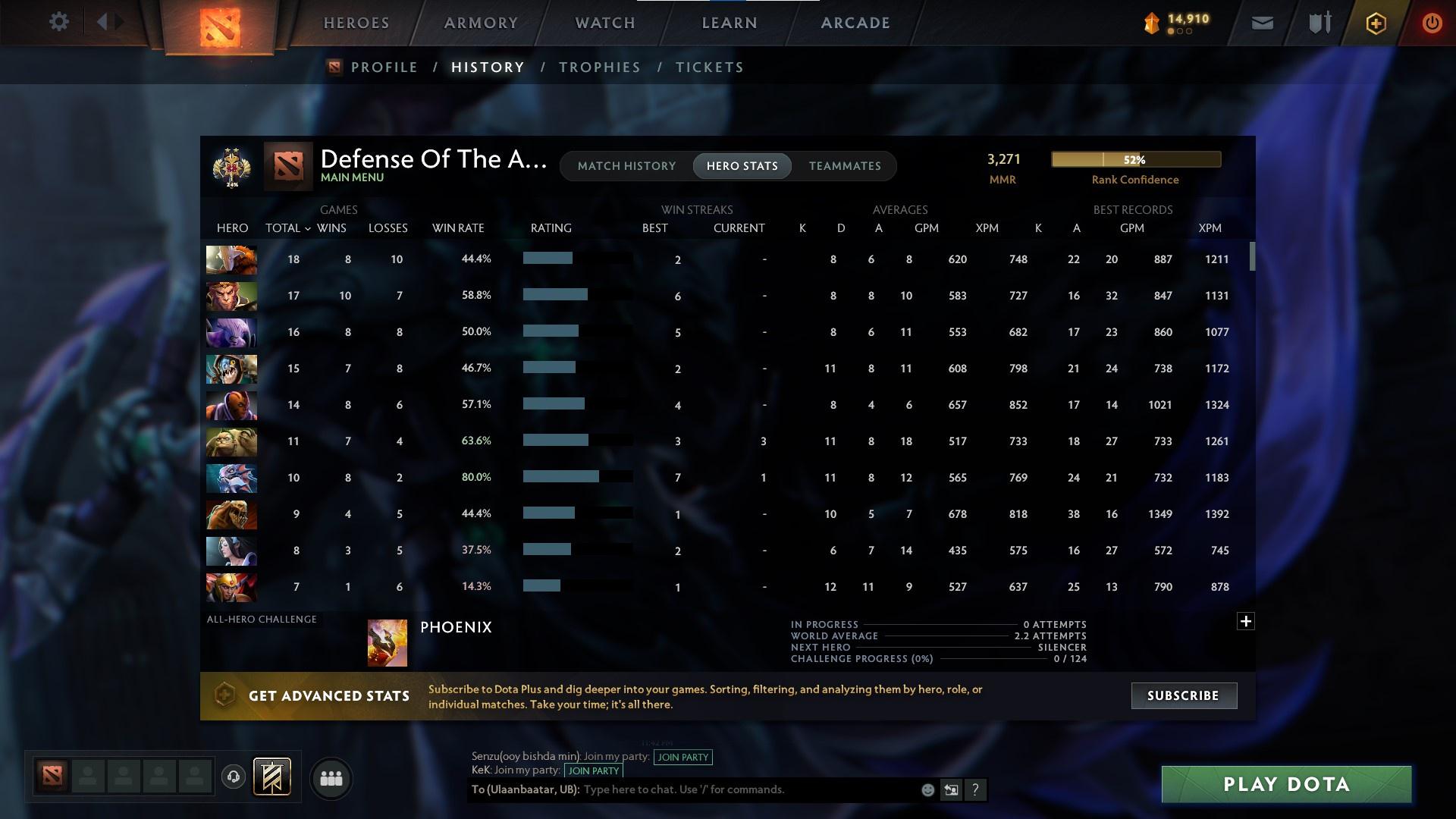
Task: Open the mail notifications icon
Action: click(1261, 22)
